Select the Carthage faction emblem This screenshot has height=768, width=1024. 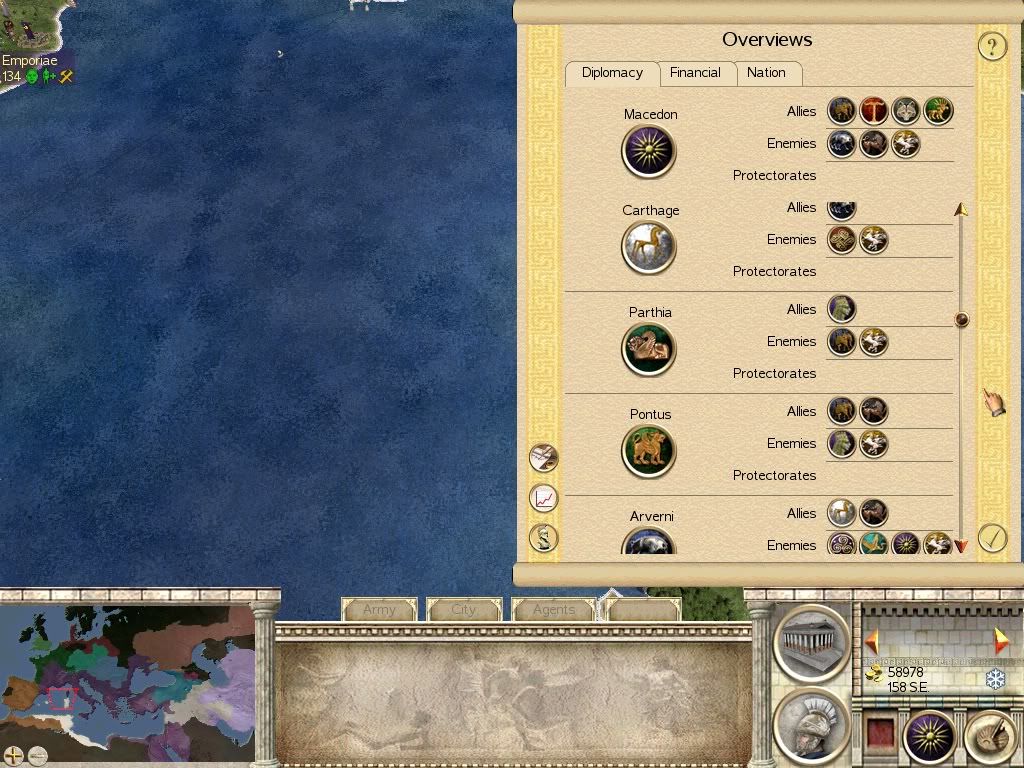point(649,247)
